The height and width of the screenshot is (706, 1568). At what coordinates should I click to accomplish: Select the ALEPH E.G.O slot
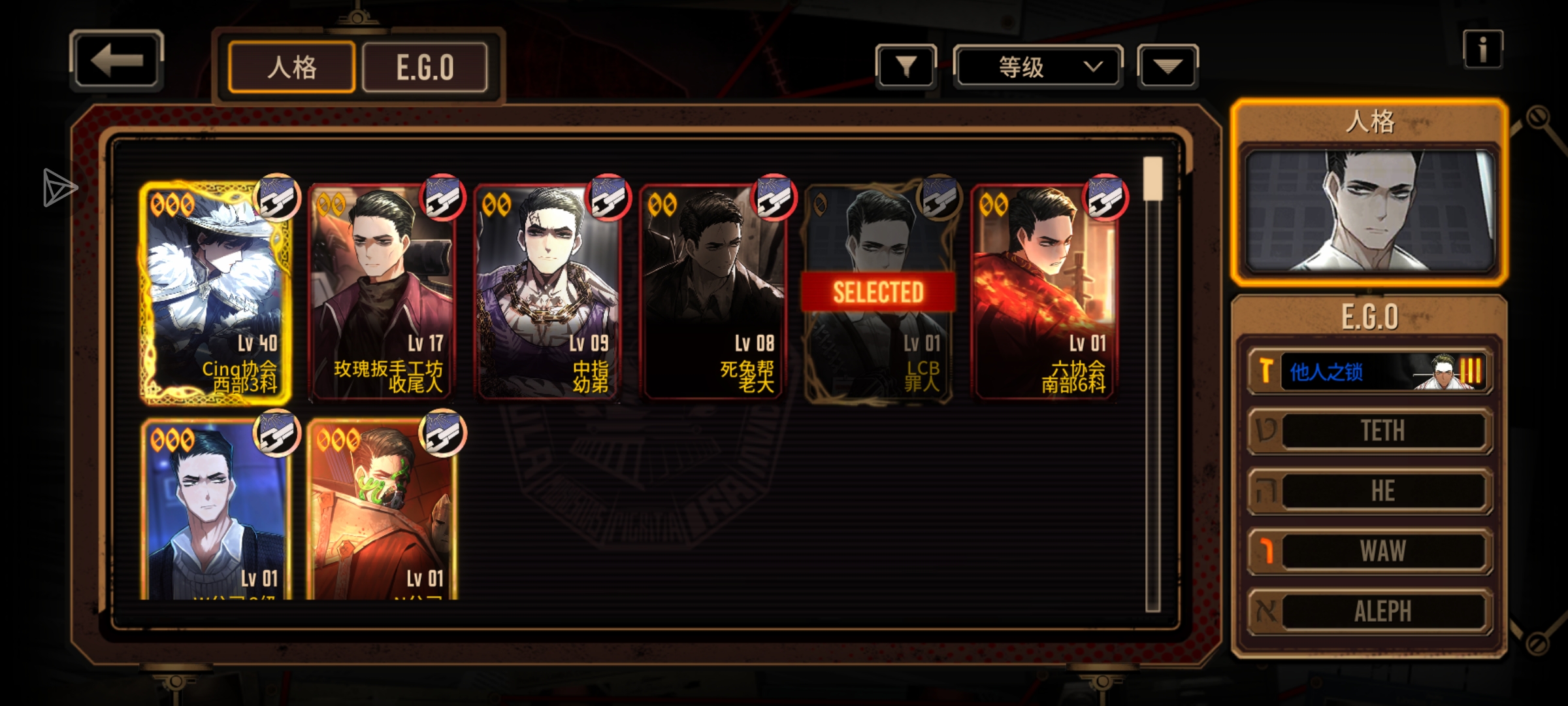[x=1370, y=611]
